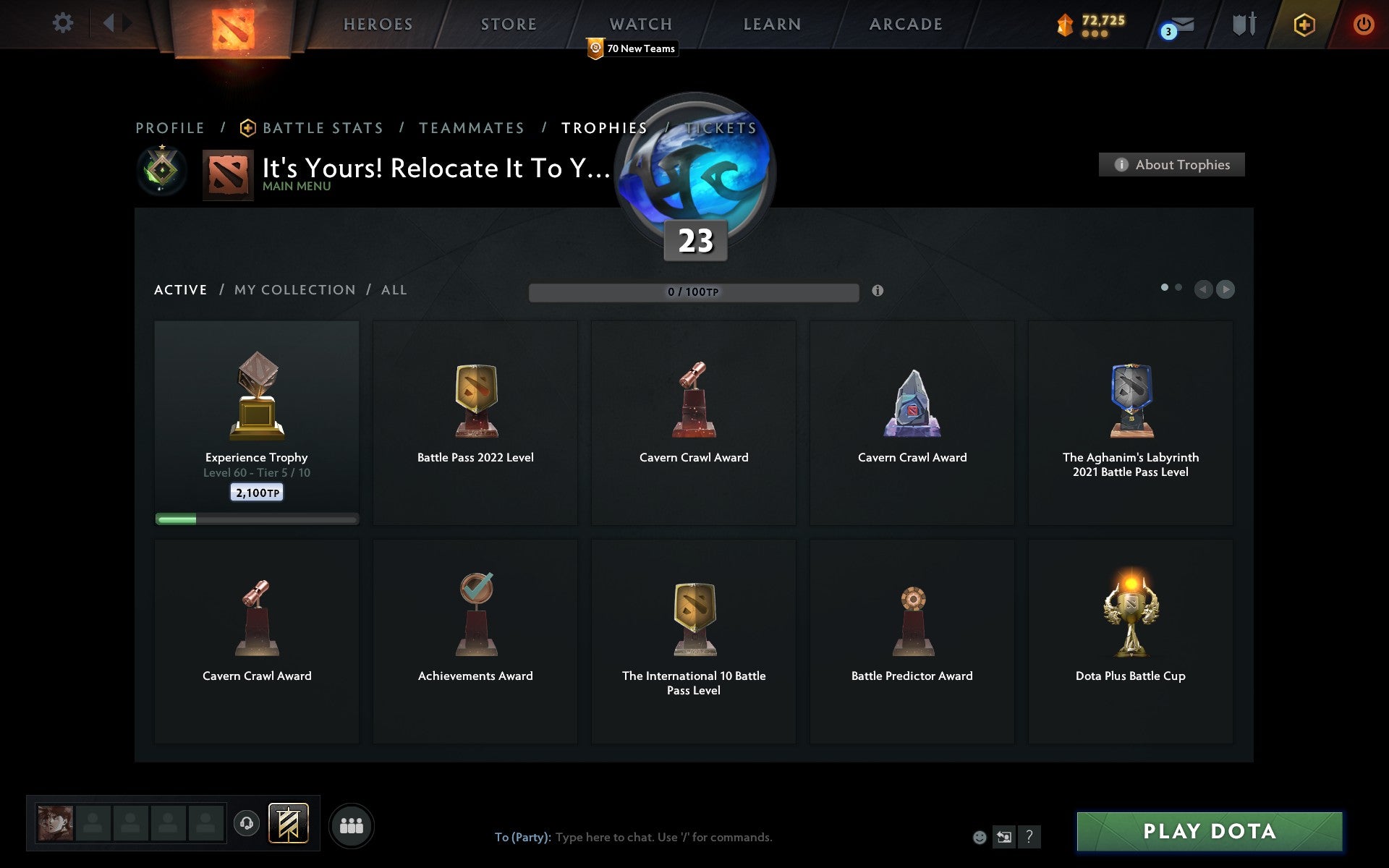Click the power button to exit
Image resolution: width=1389 pixels, height=868 pixels.
click(x=1363, y=22)
